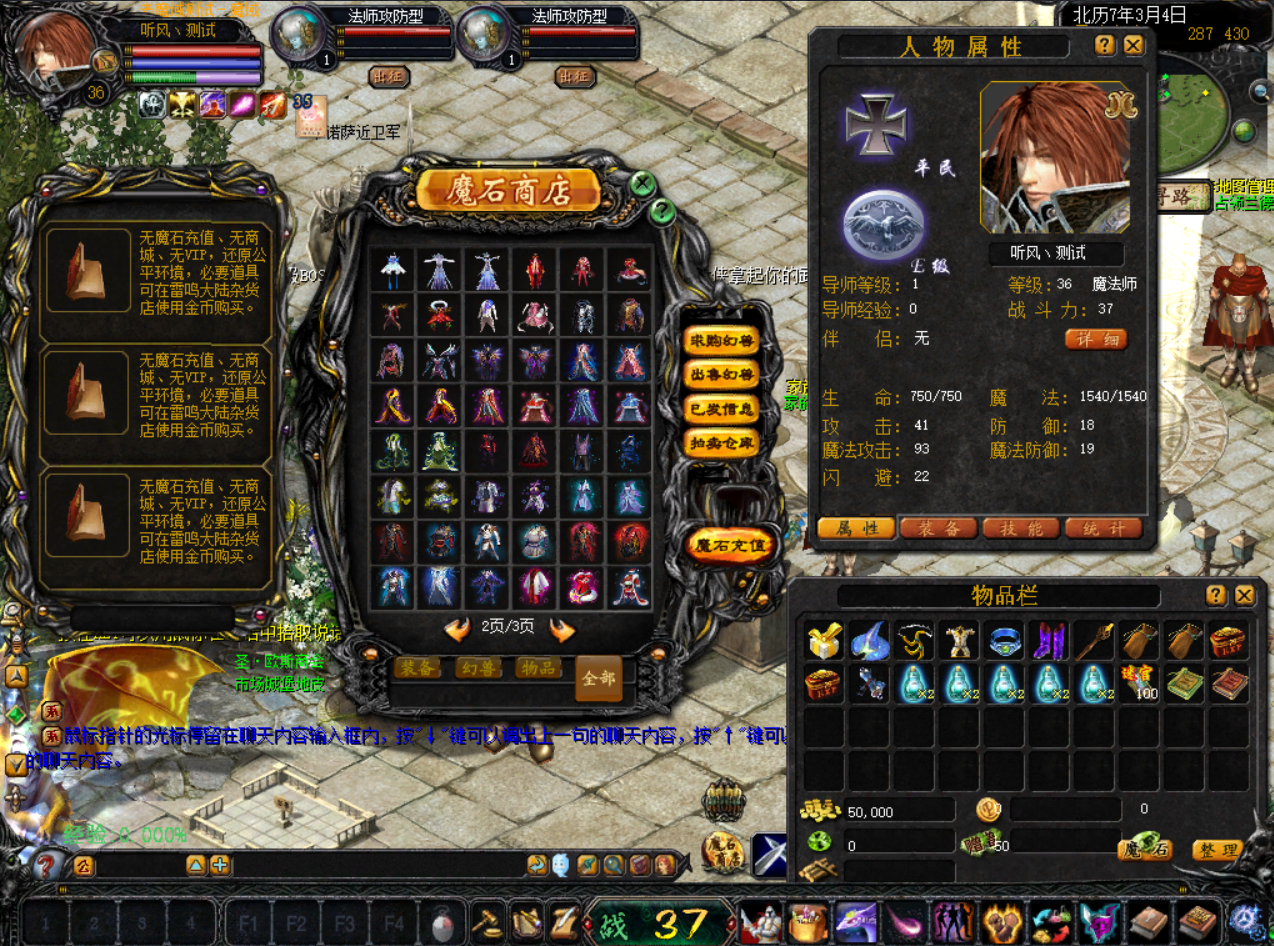Image resolution: width=1274 pixels, height=946 pixels.
Task: Select the 全部 shop category tab
Action: pos(599,678)
